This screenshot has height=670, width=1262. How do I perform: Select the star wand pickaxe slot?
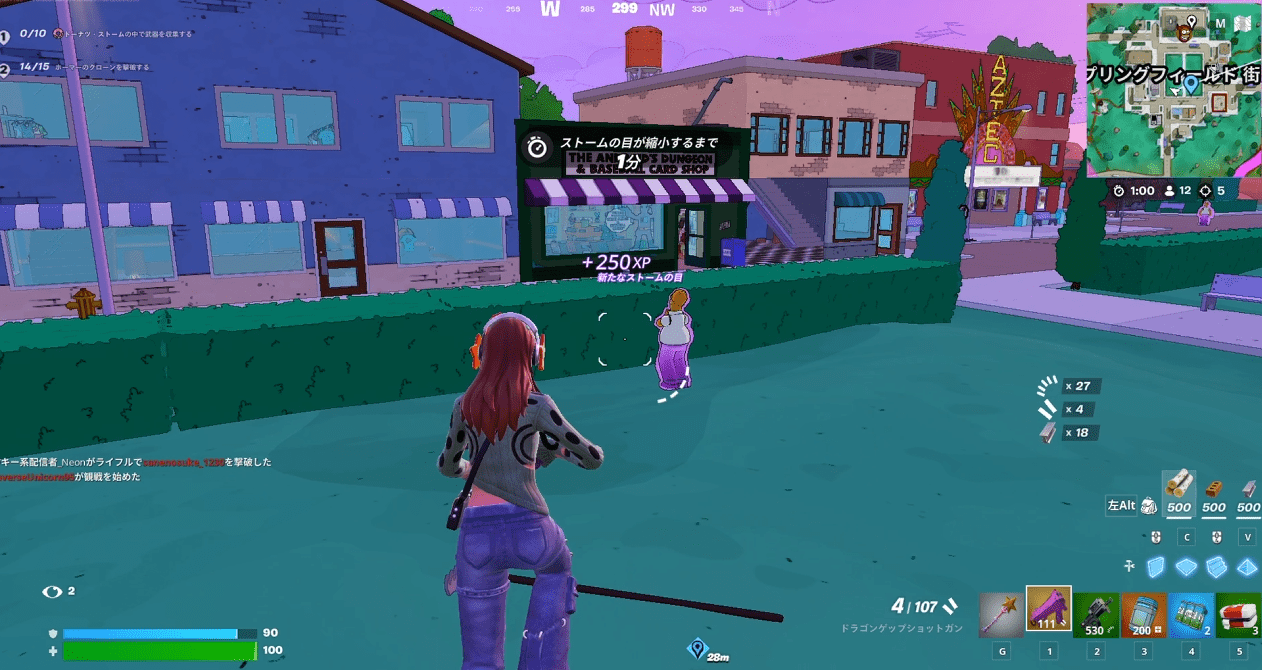1001,610
